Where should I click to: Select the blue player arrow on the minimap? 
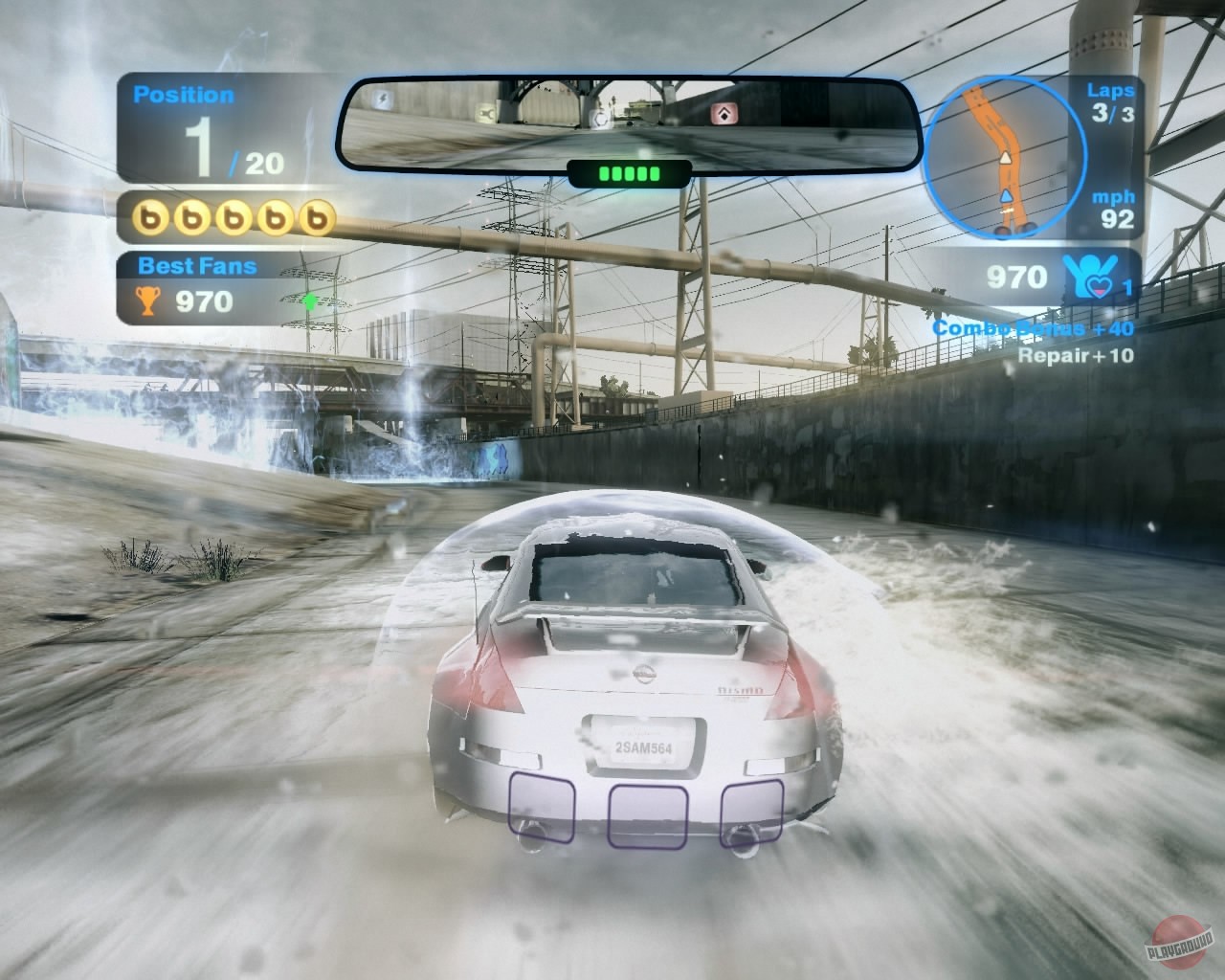[x=1007, y=196]
